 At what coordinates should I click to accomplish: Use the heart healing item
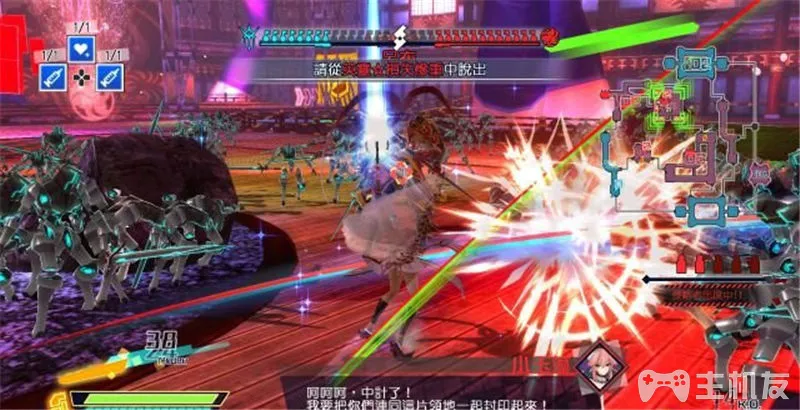81,48
